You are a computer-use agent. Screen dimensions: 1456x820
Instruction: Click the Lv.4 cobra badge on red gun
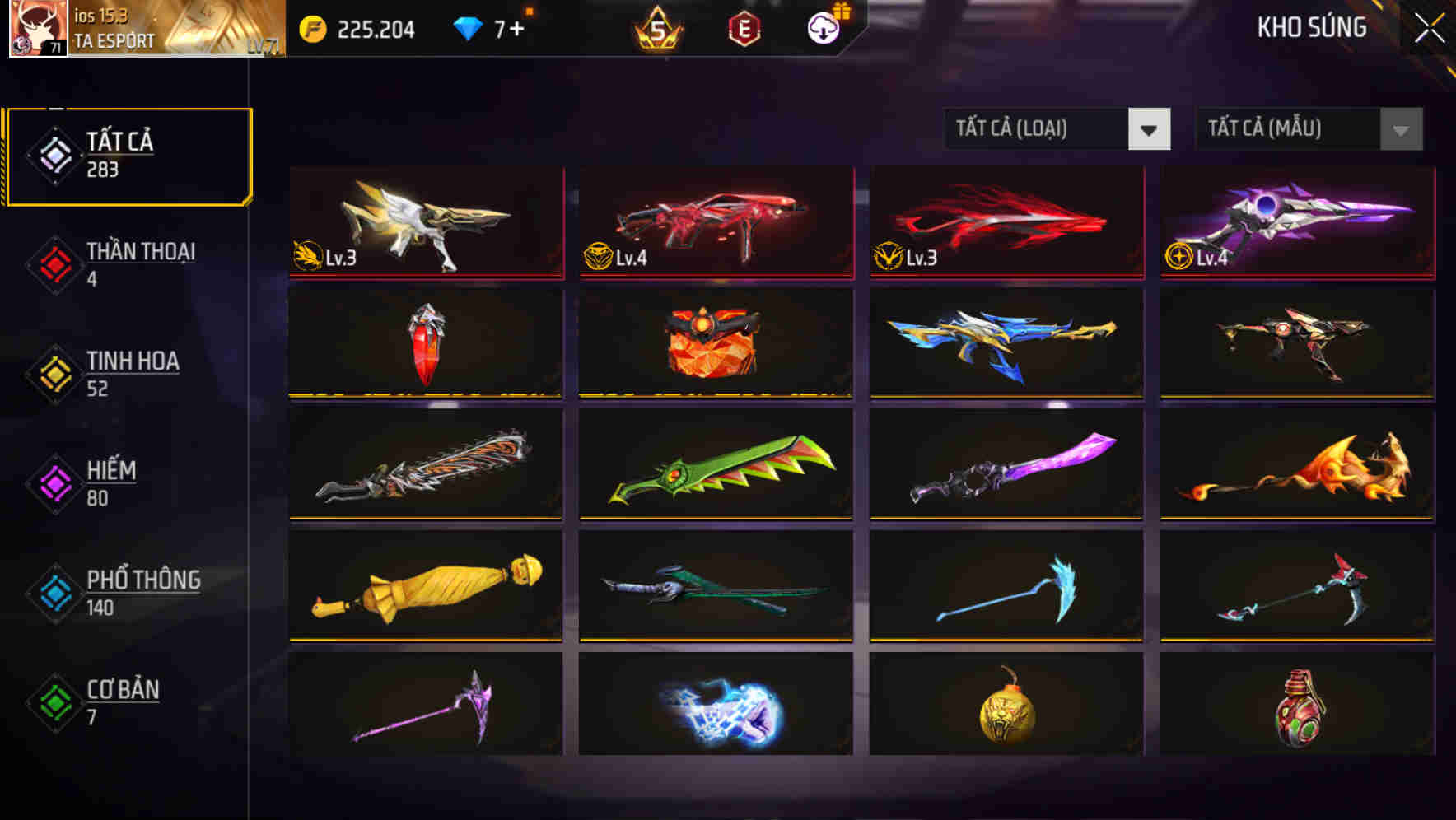tap(600, 257)
